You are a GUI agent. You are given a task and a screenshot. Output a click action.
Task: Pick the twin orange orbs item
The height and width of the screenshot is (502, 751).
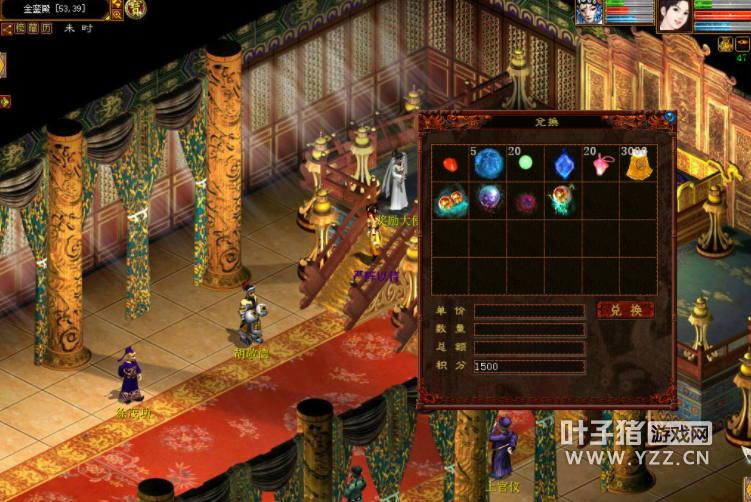[x=450, y=201]
